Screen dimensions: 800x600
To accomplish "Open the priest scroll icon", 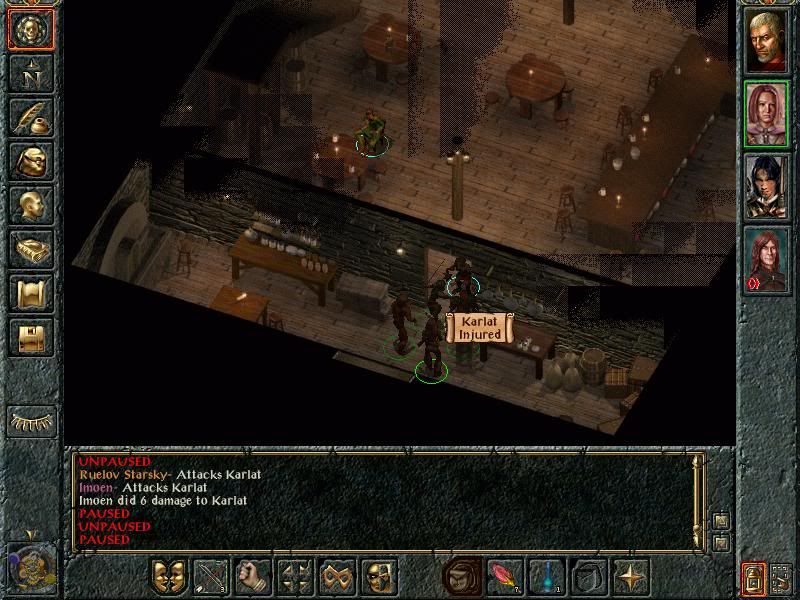I will pos(31,293).
